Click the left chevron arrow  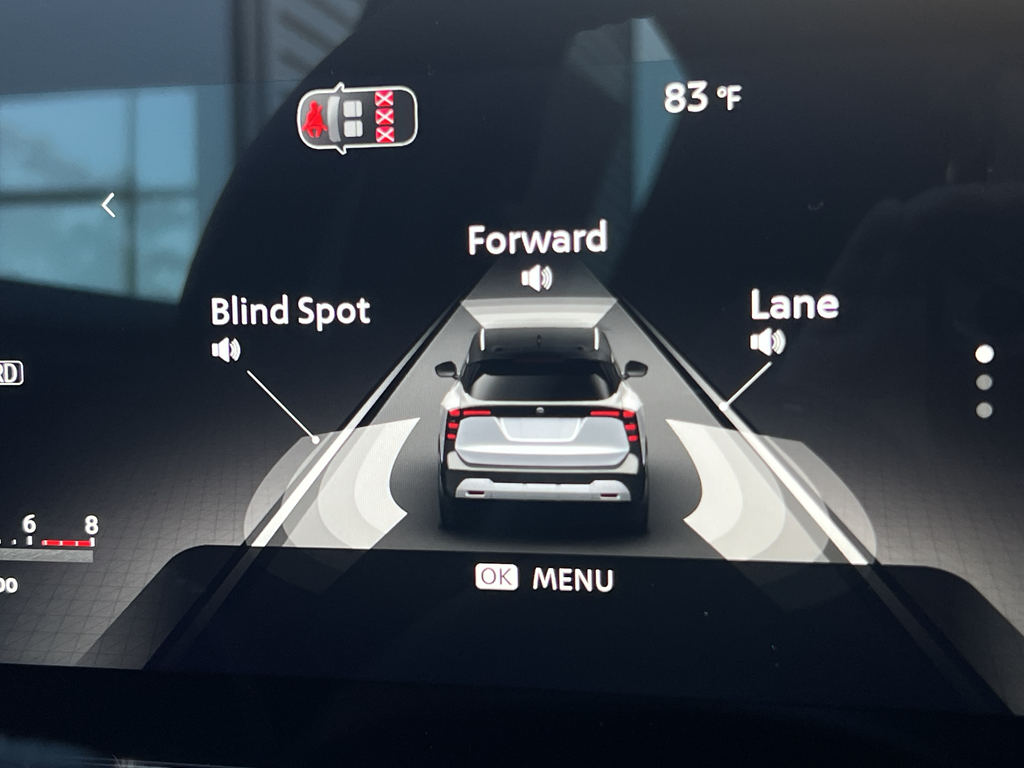[109, 205]
